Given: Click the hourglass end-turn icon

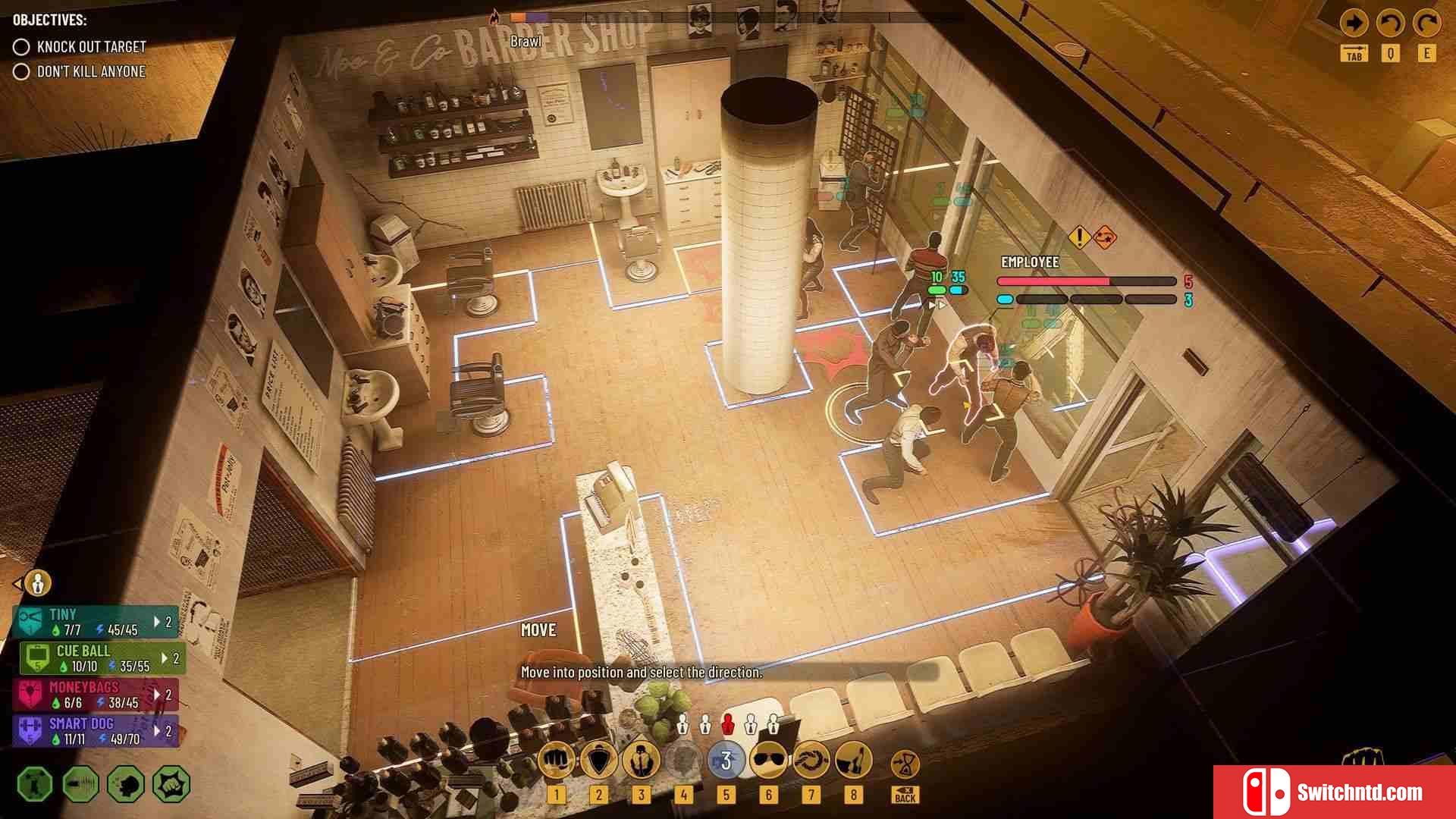Looking at the screenshot, I should click(905, 763).
